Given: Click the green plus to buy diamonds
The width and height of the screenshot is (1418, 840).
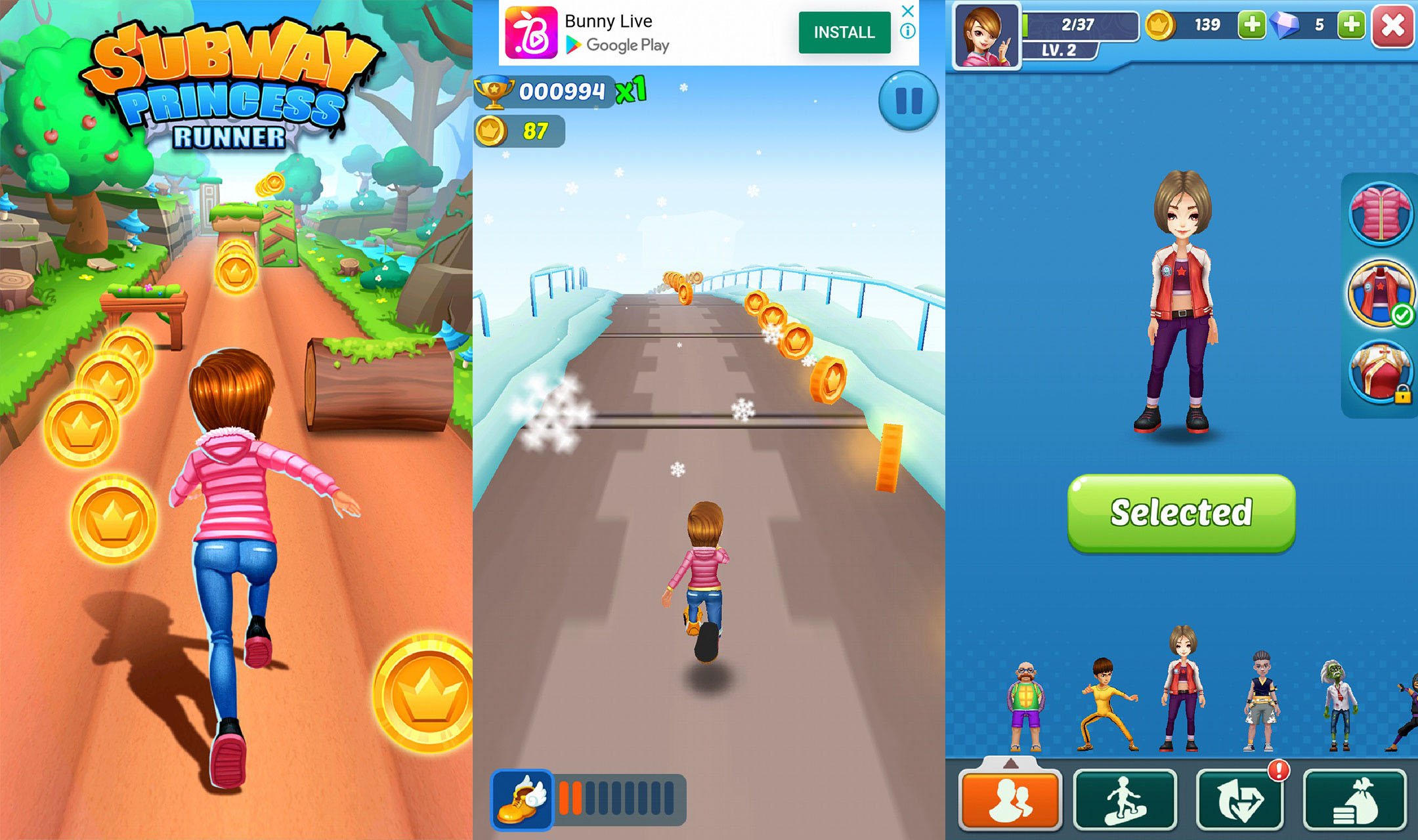Looking at the screenshot, I should pyautogui.click(x=1351, y=25).
